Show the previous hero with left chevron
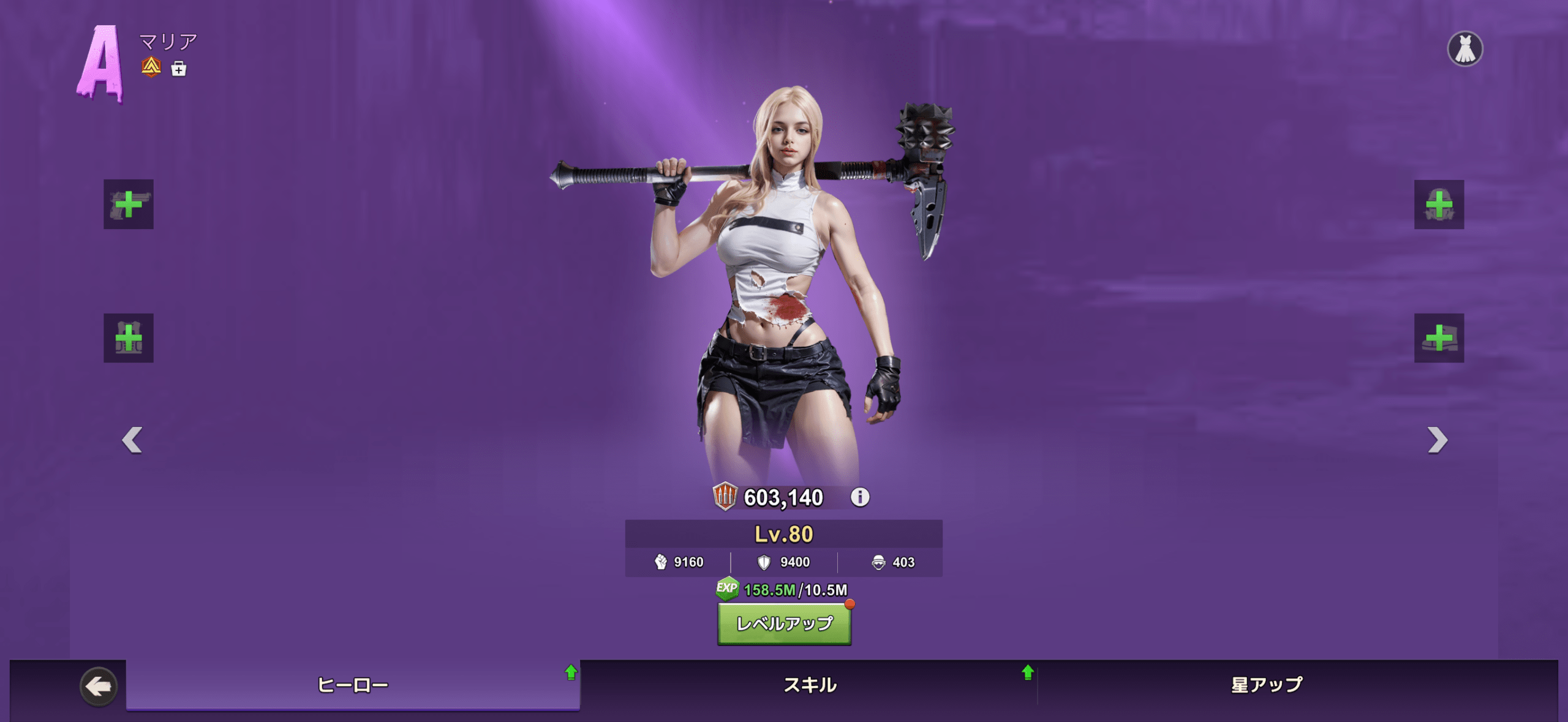The image size is (1568, 722). click(x=132, y=440)
